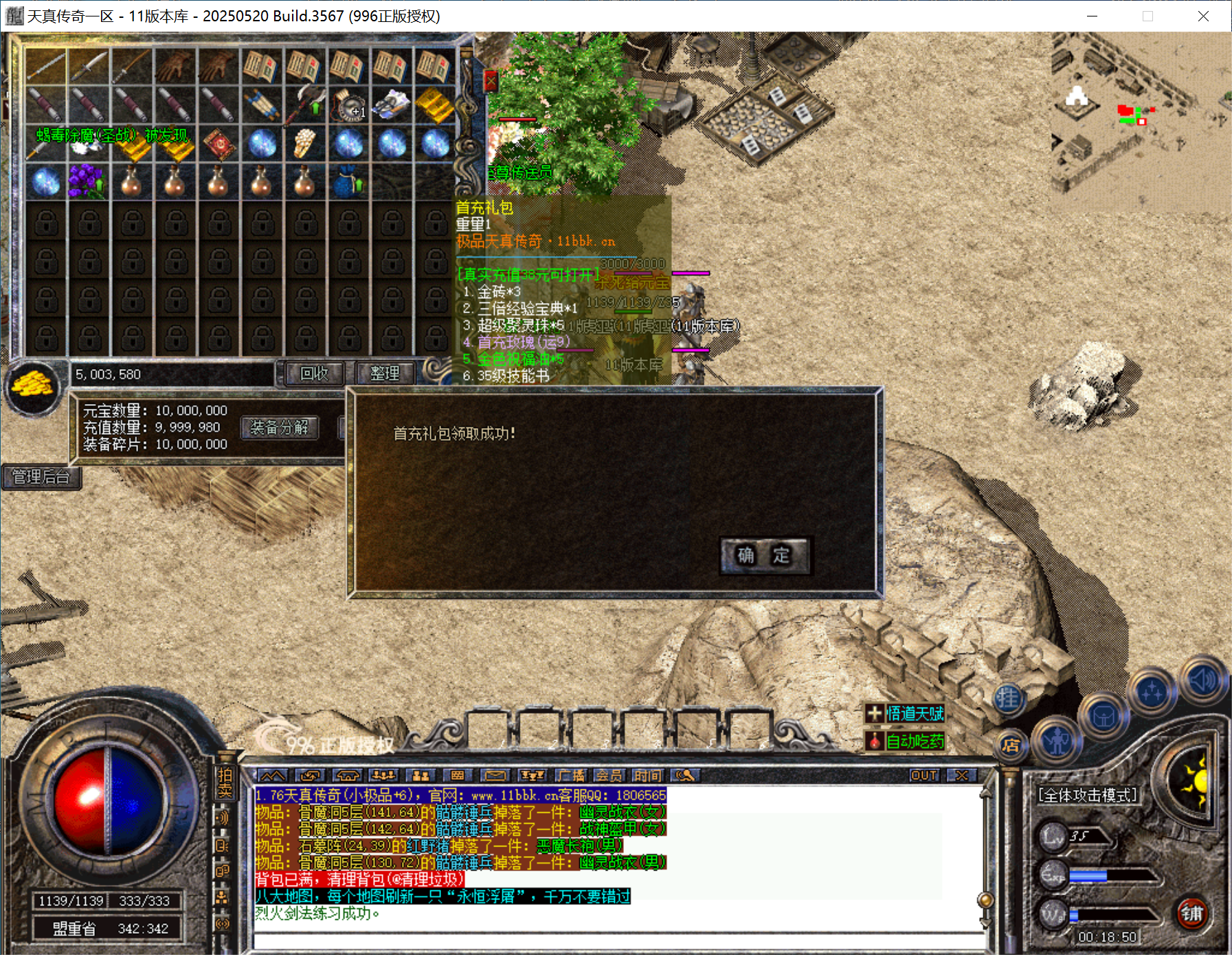Open the 悟道天赋 talent menu
The width and height of the screenshot is (1232, 955).
pyautogui.click(x=906, y=713)
